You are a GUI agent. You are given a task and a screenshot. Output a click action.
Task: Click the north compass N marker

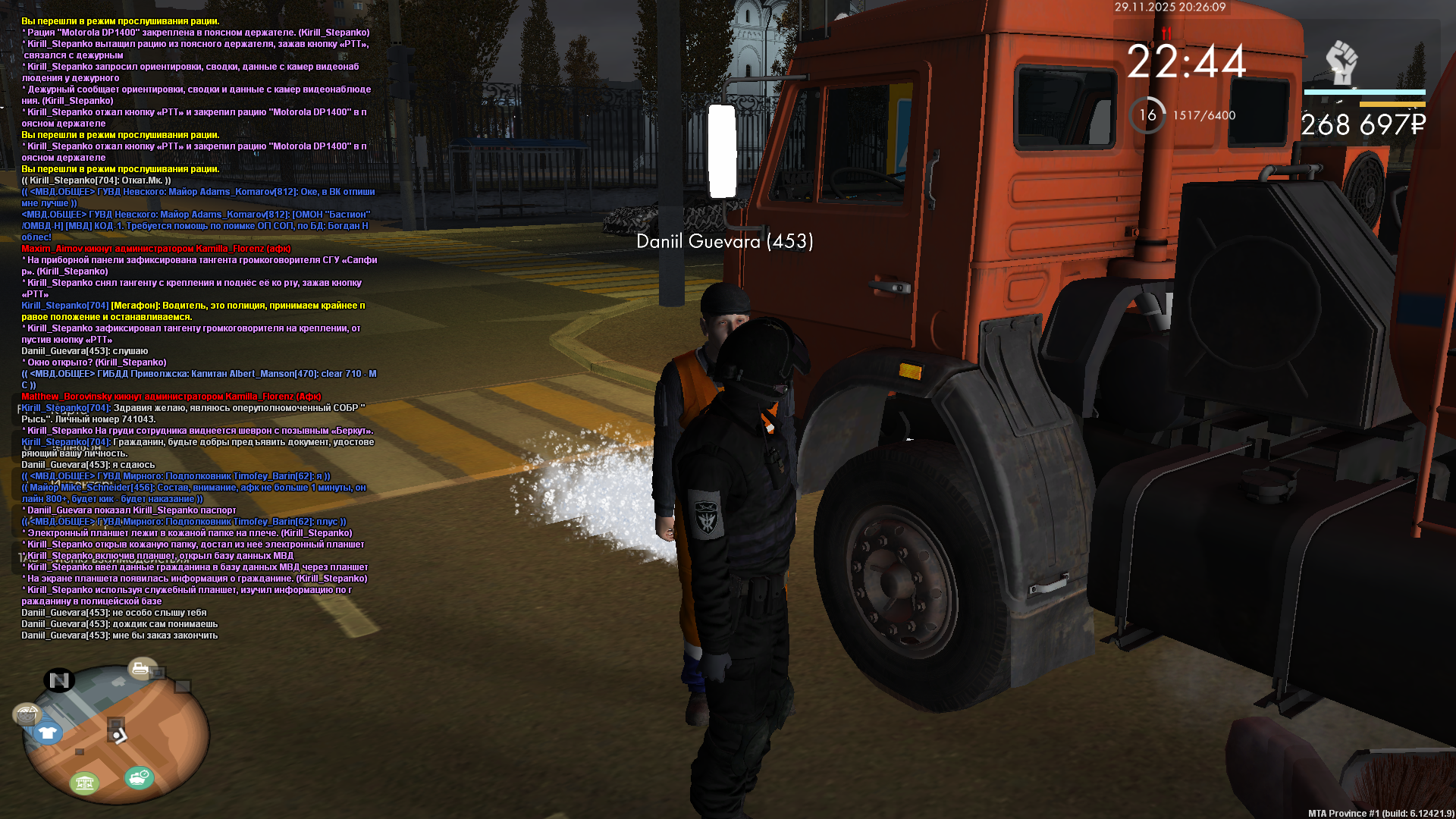[x=59, y=680]
